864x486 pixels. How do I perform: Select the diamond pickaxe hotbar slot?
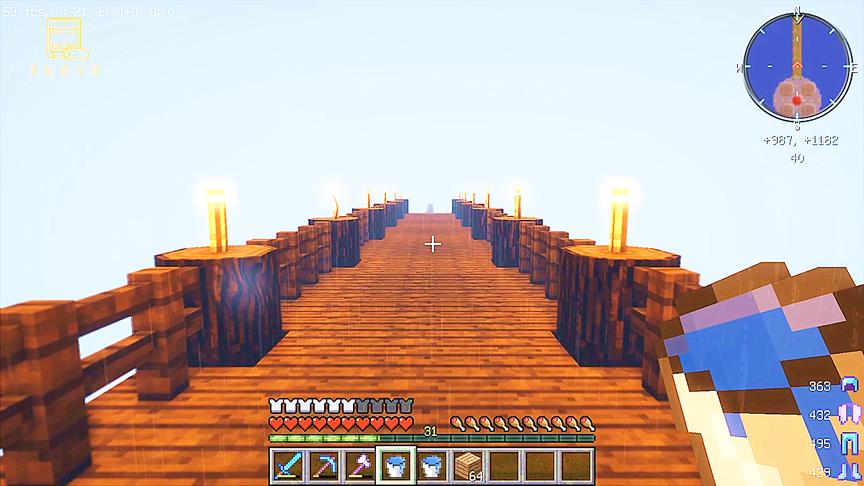pyautogui.click(x=324, y=465)
